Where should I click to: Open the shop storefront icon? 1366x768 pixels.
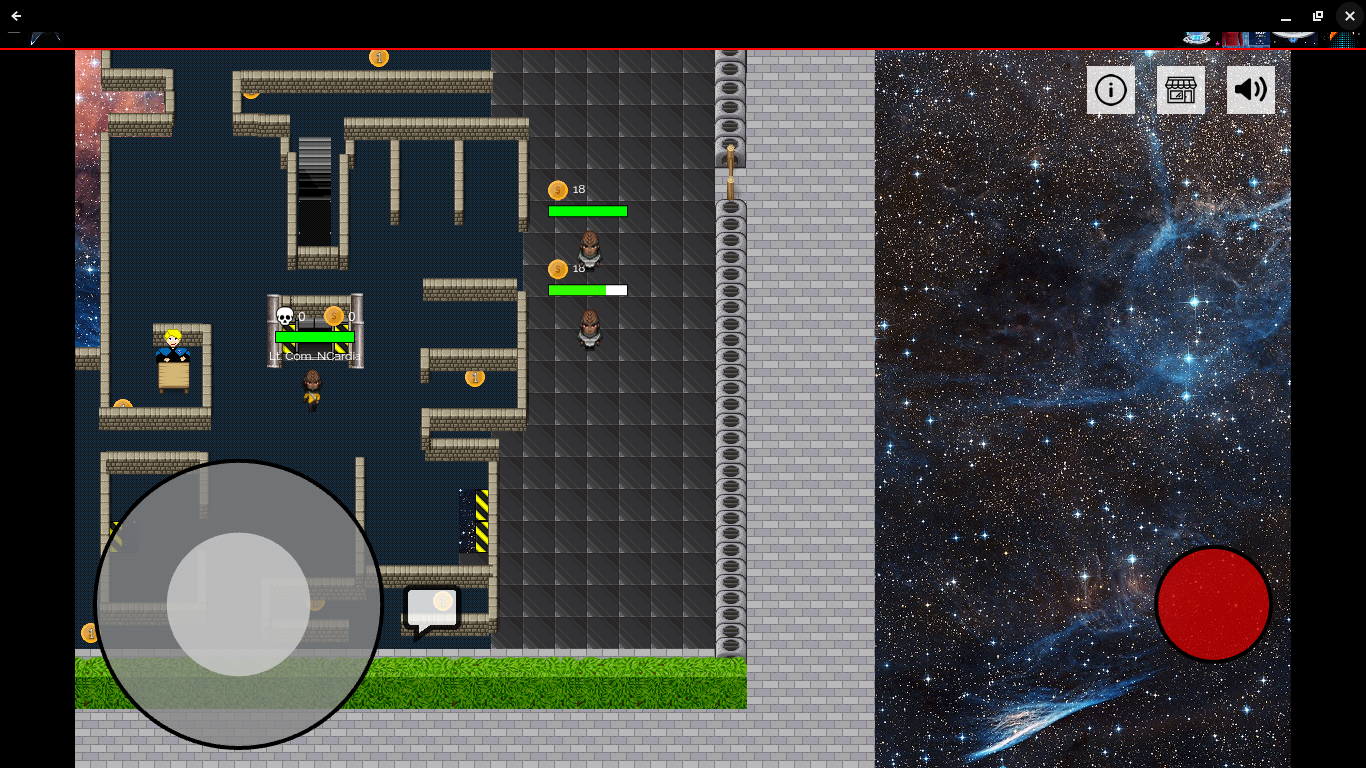[x=1181, y=90]
